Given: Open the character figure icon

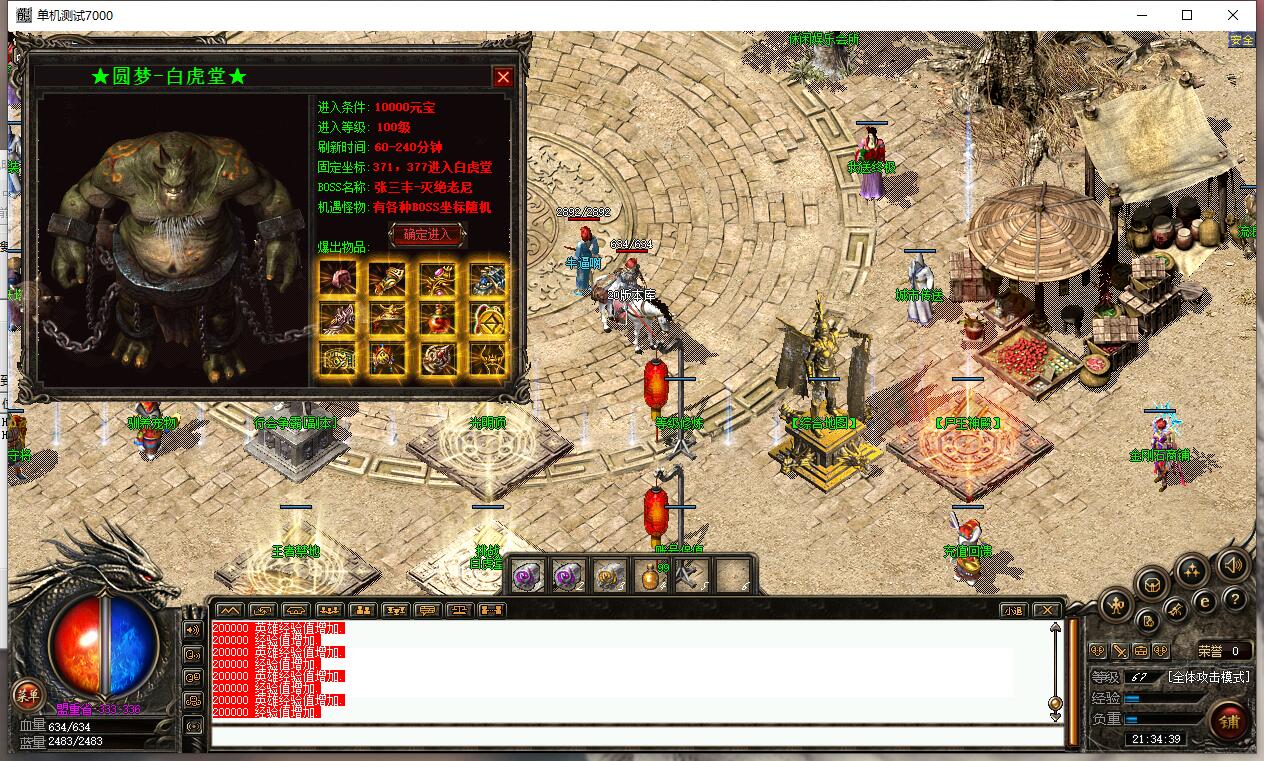Looking at the screenshot, I should (x=1117, y=605).
